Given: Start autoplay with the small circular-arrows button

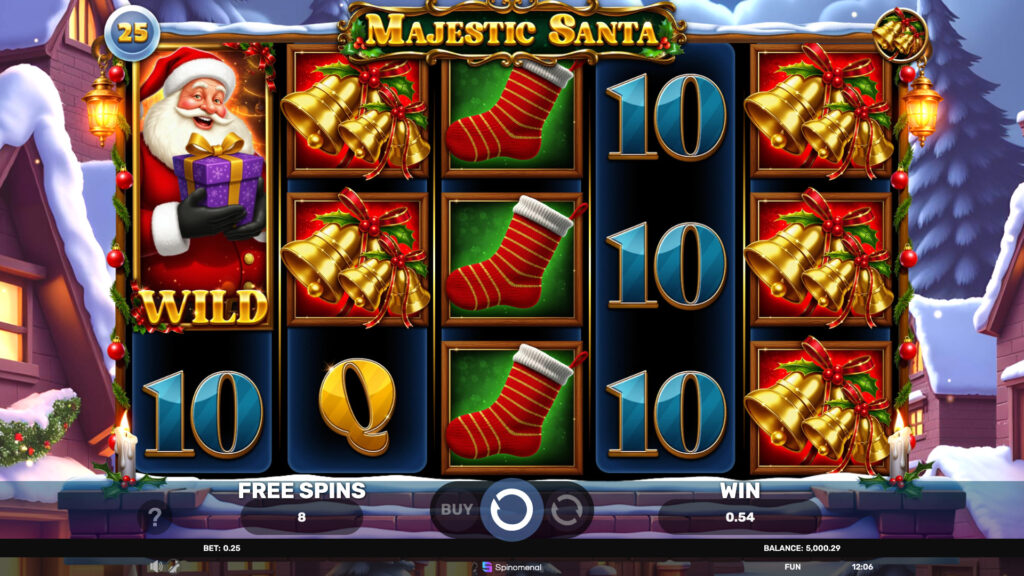Looking at the screenshot, I should point(566,510).
